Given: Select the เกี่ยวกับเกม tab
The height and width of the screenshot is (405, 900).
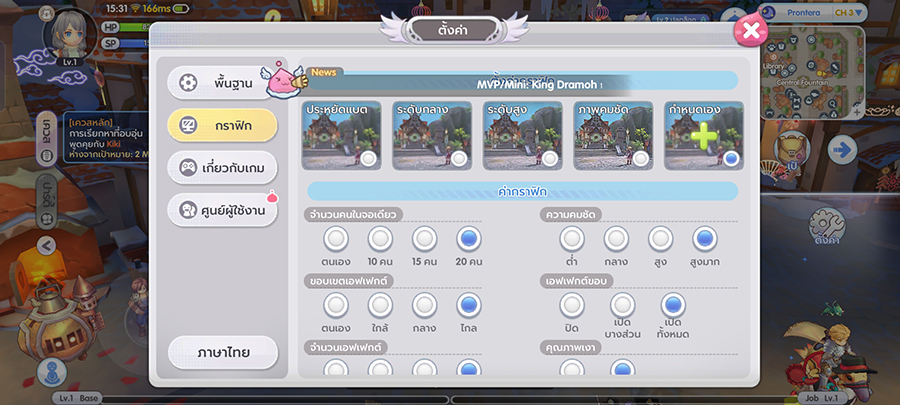Looking at the screenshot, I should 221,166.
